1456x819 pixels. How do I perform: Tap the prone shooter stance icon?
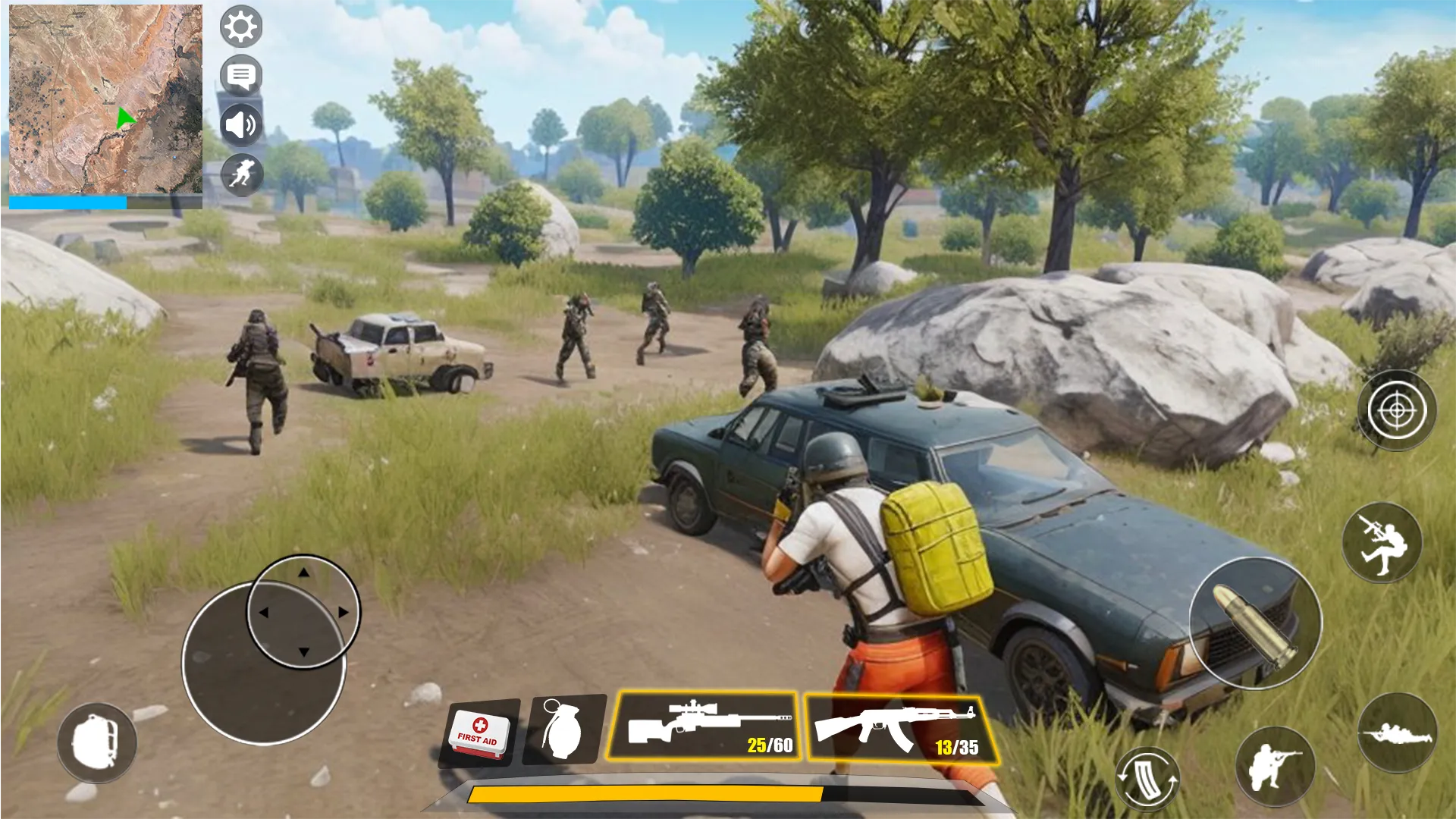[x=1398, y=734]
